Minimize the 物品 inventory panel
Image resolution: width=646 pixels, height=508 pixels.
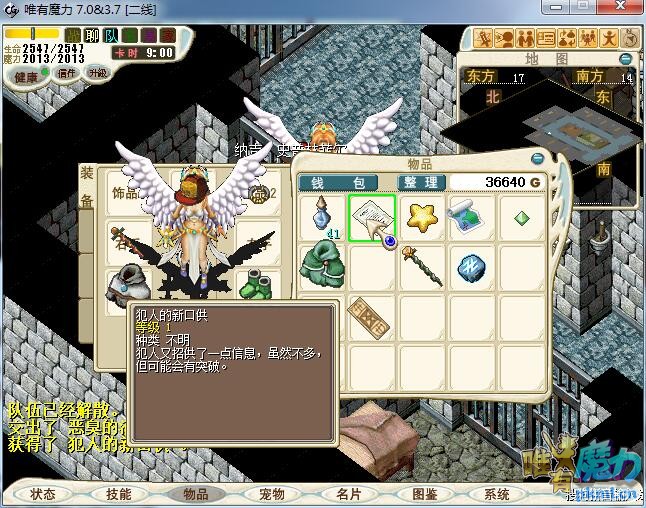click(538, 158)
